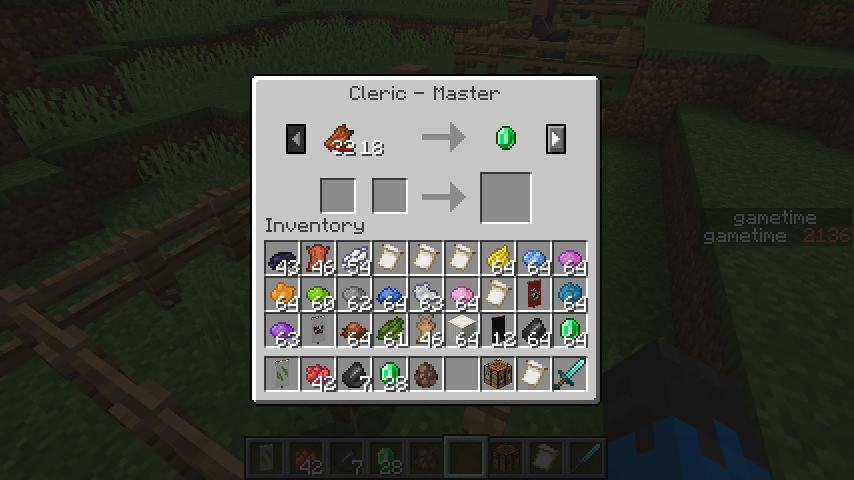Select the stack of 12 black banners
Viewport: 854px width, 480px height.
point(498,331)
